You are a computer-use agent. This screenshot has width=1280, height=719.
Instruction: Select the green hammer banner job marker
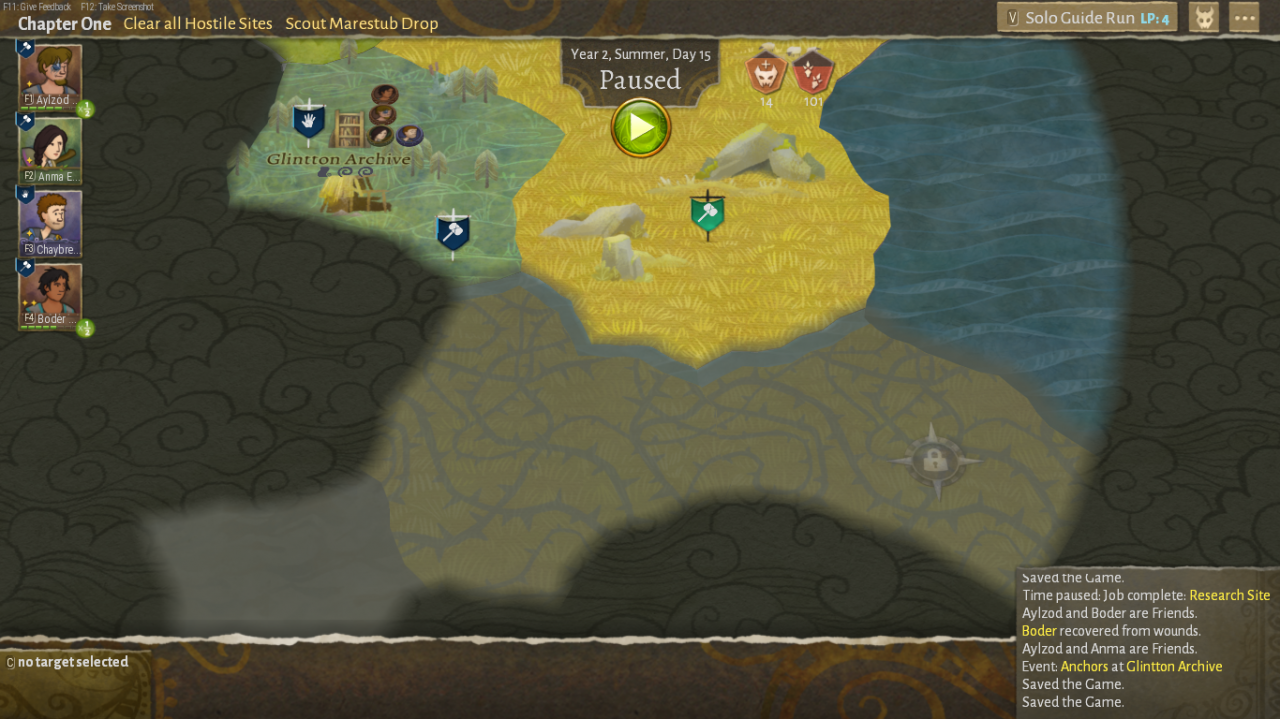click(707, 214)
